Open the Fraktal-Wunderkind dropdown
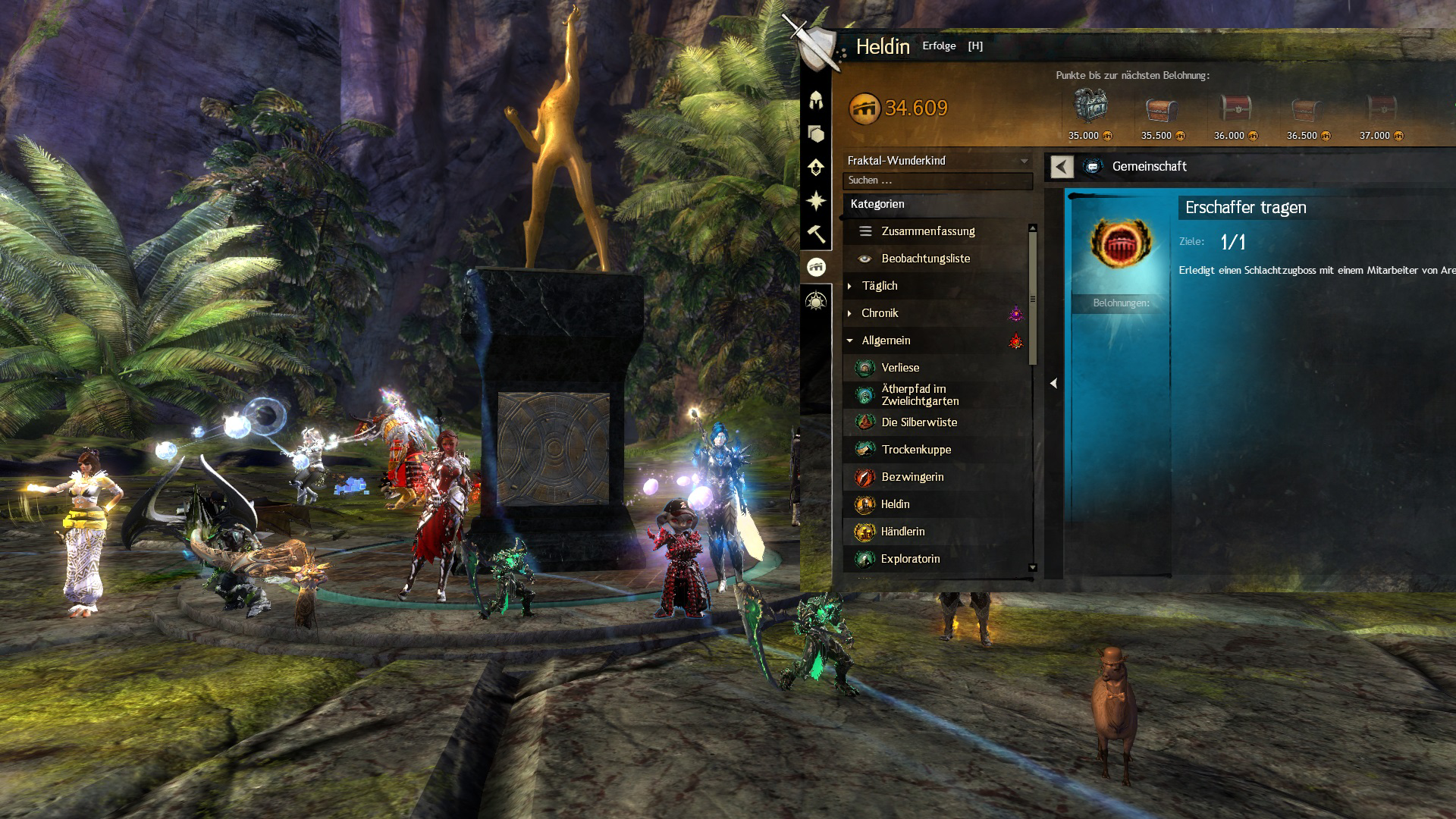This screenshot has width=1456, height=819. point(937,161)
